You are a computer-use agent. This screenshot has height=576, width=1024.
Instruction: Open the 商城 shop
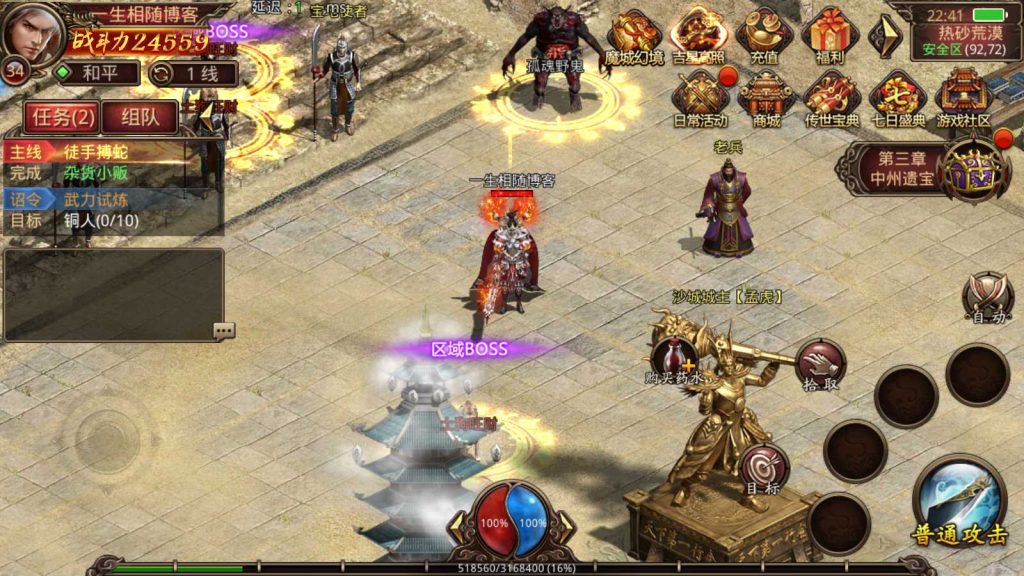coord(766,99)
